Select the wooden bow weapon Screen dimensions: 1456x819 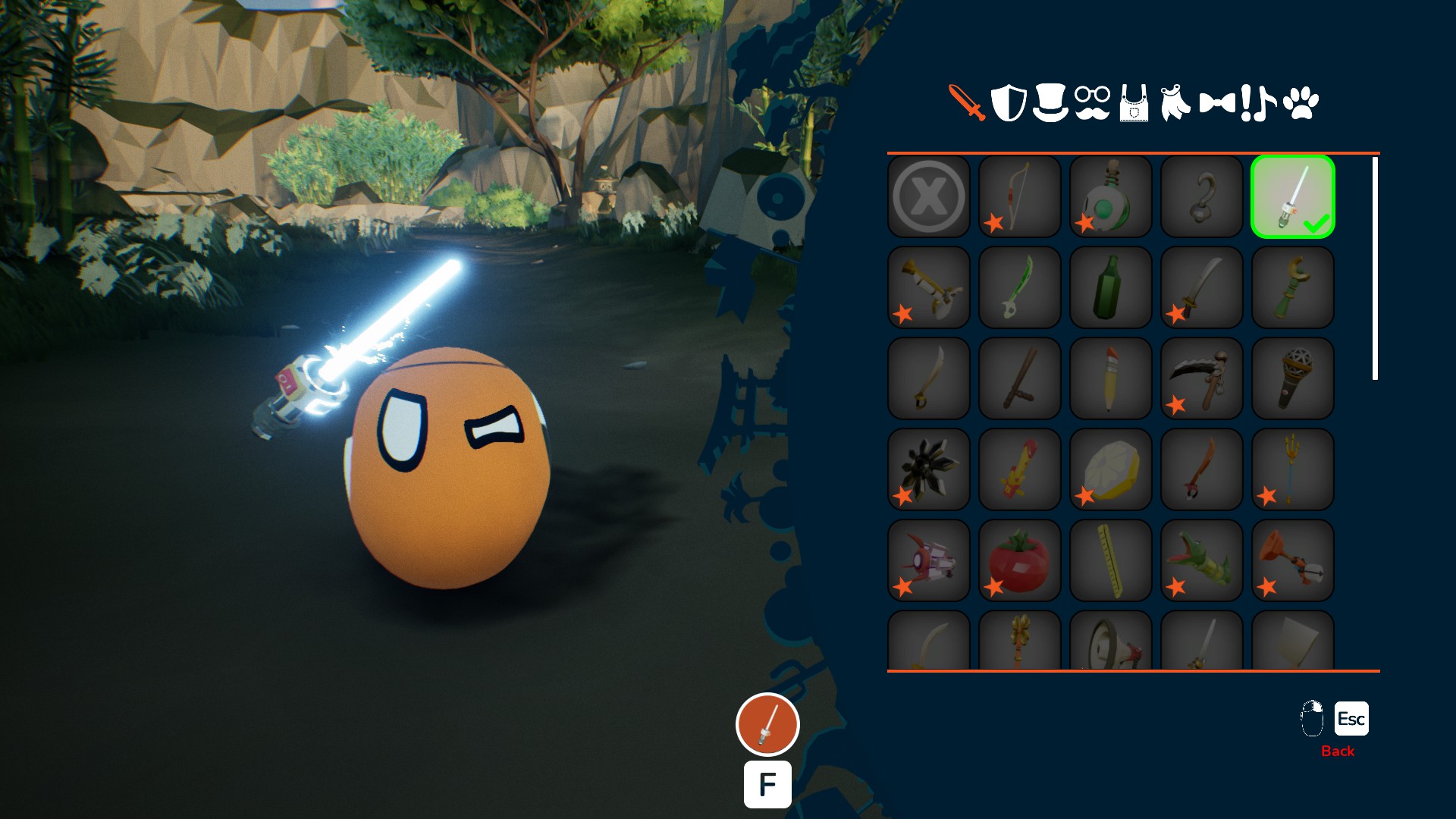pyautogui.click(x=1020, y=197)
